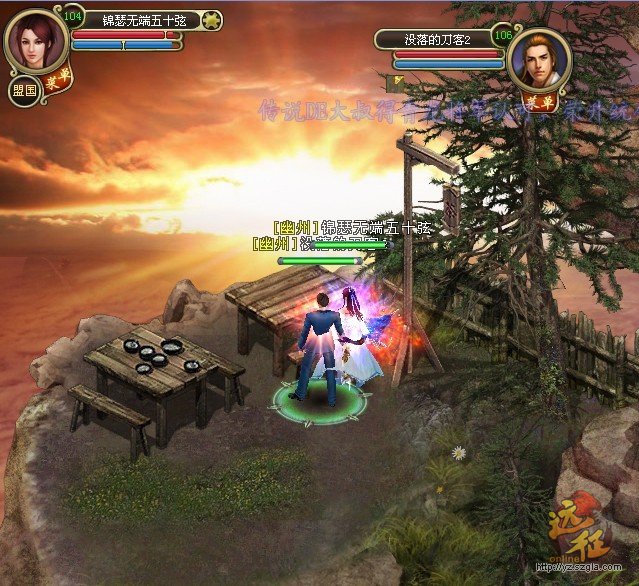Select the target's male portrait
639x586 pixels.
539,58
